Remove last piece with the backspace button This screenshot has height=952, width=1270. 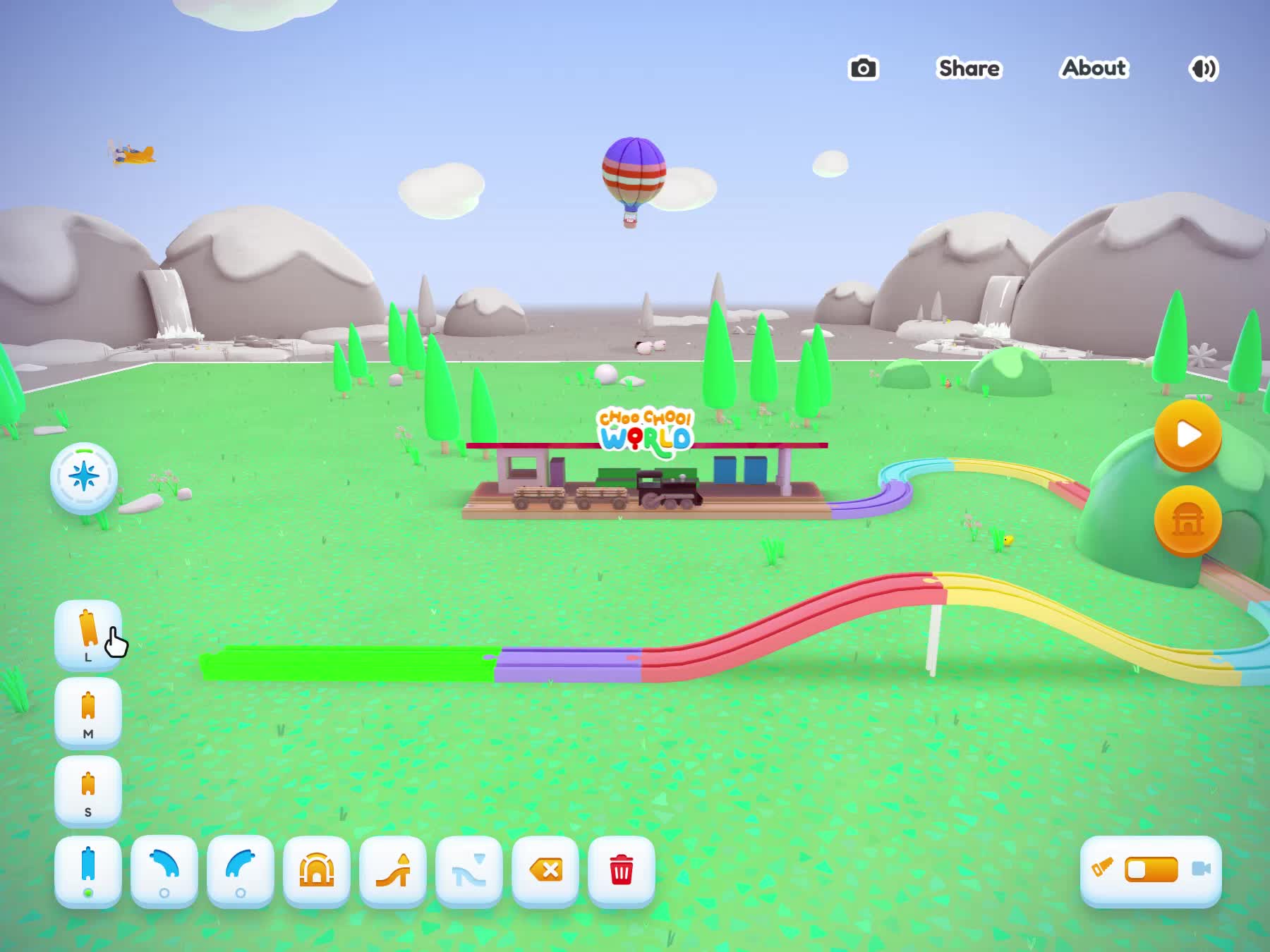click(x=545, y=870)
